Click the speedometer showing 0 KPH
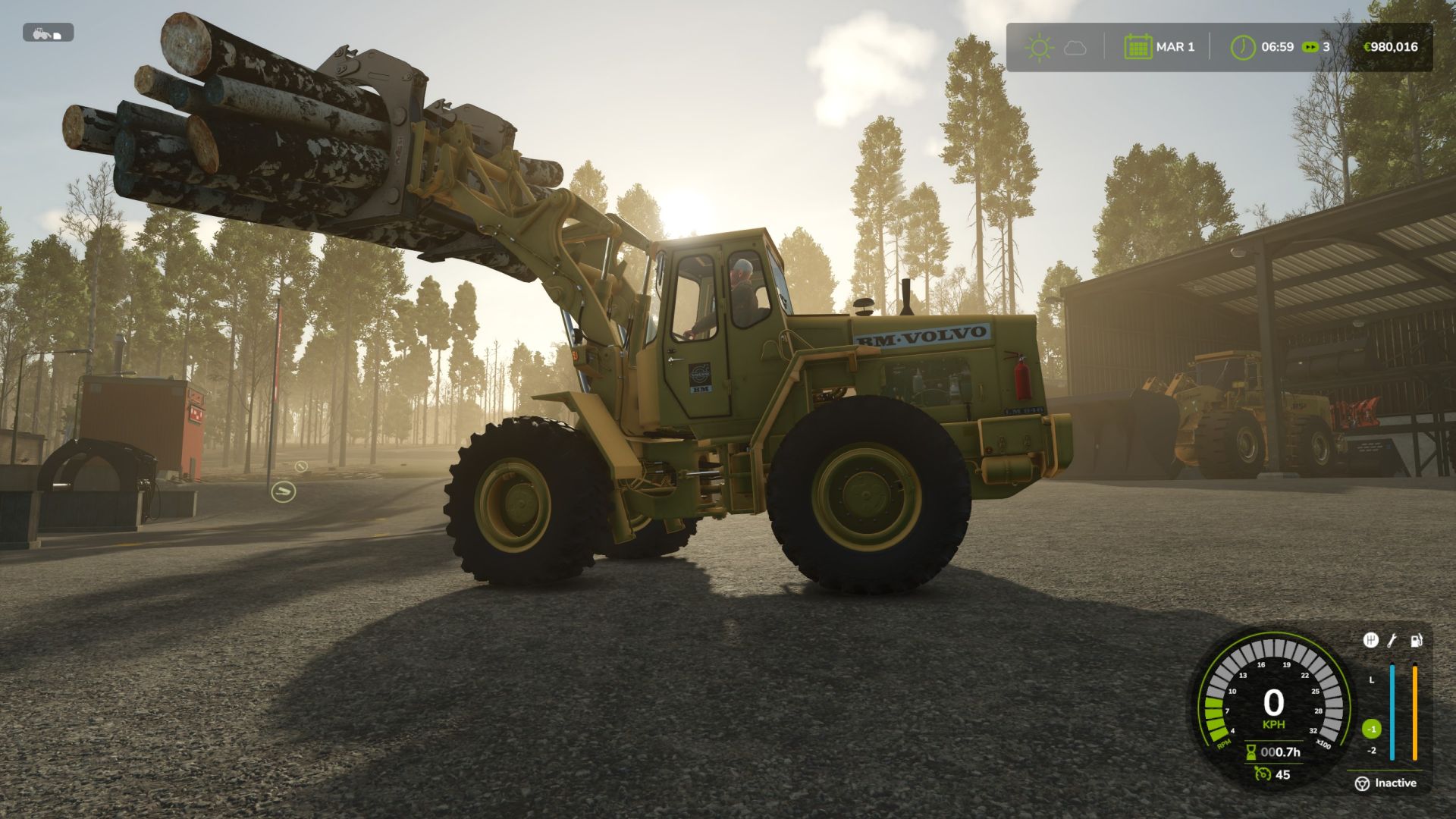This screenshot has width=1456, height=819. (1274, 701)
